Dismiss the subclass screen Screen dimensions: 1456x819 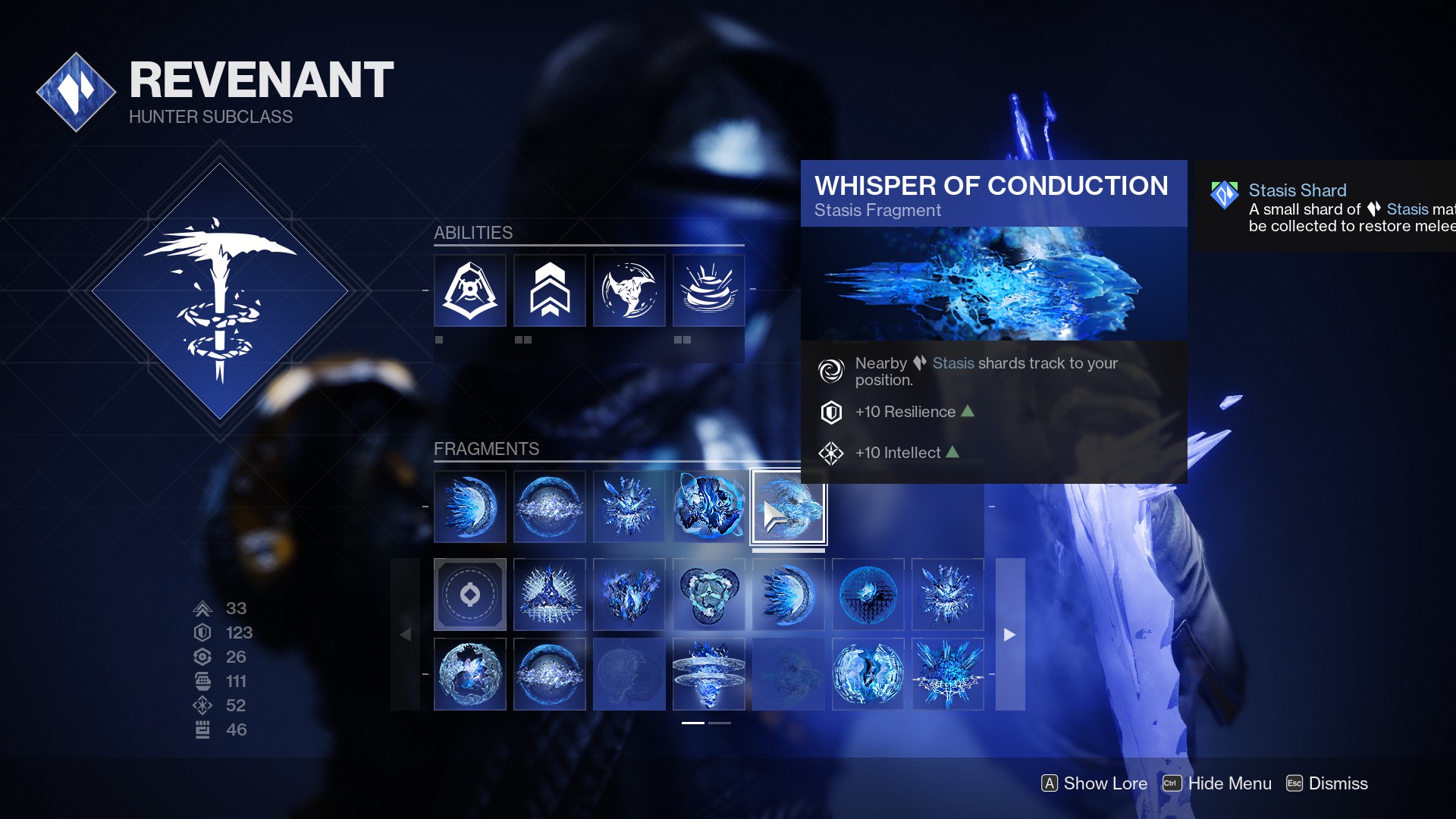(x=1327, y=783)
